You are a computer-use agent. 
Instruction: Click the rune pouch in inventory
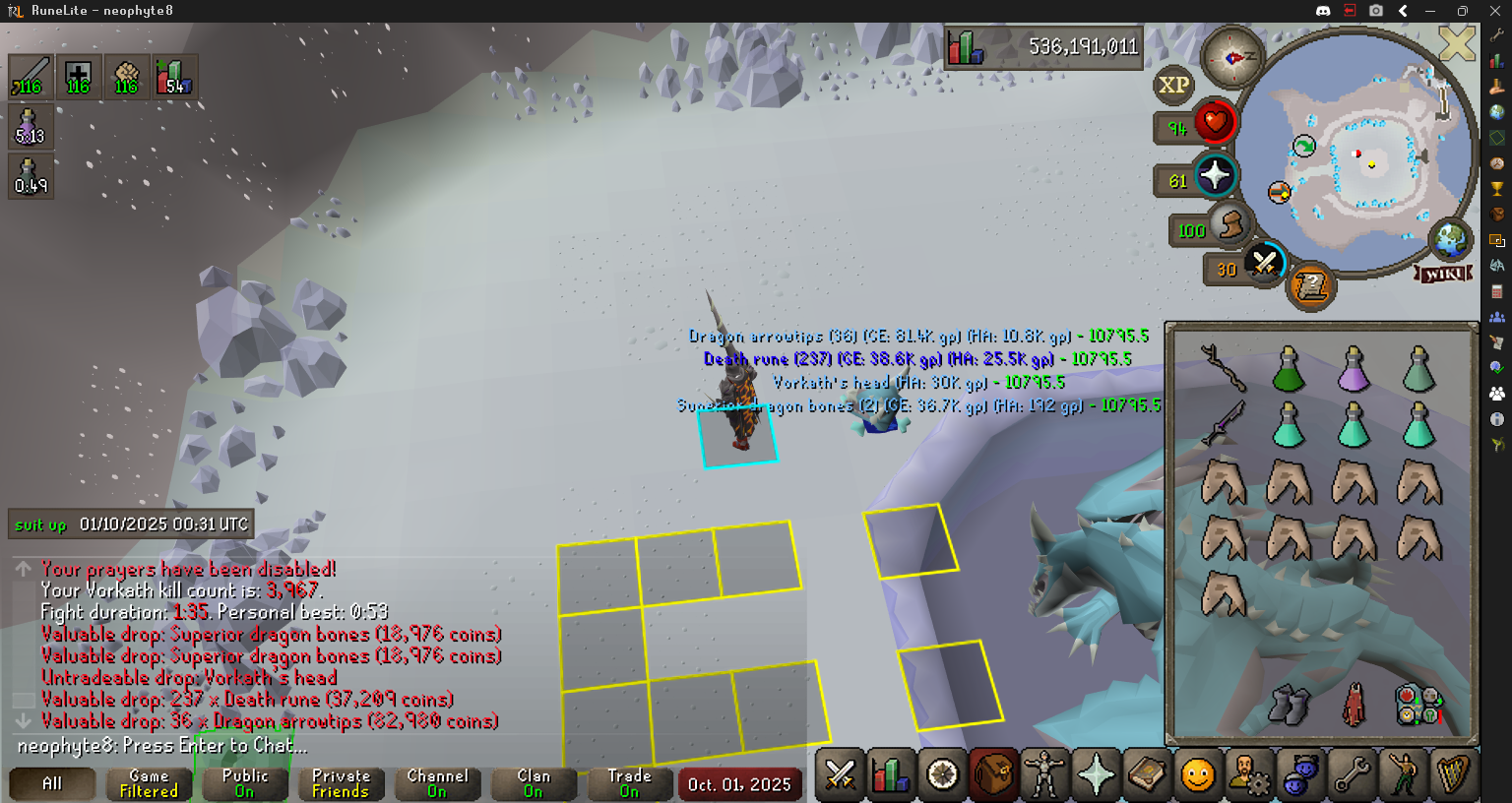coord(1418,705)
